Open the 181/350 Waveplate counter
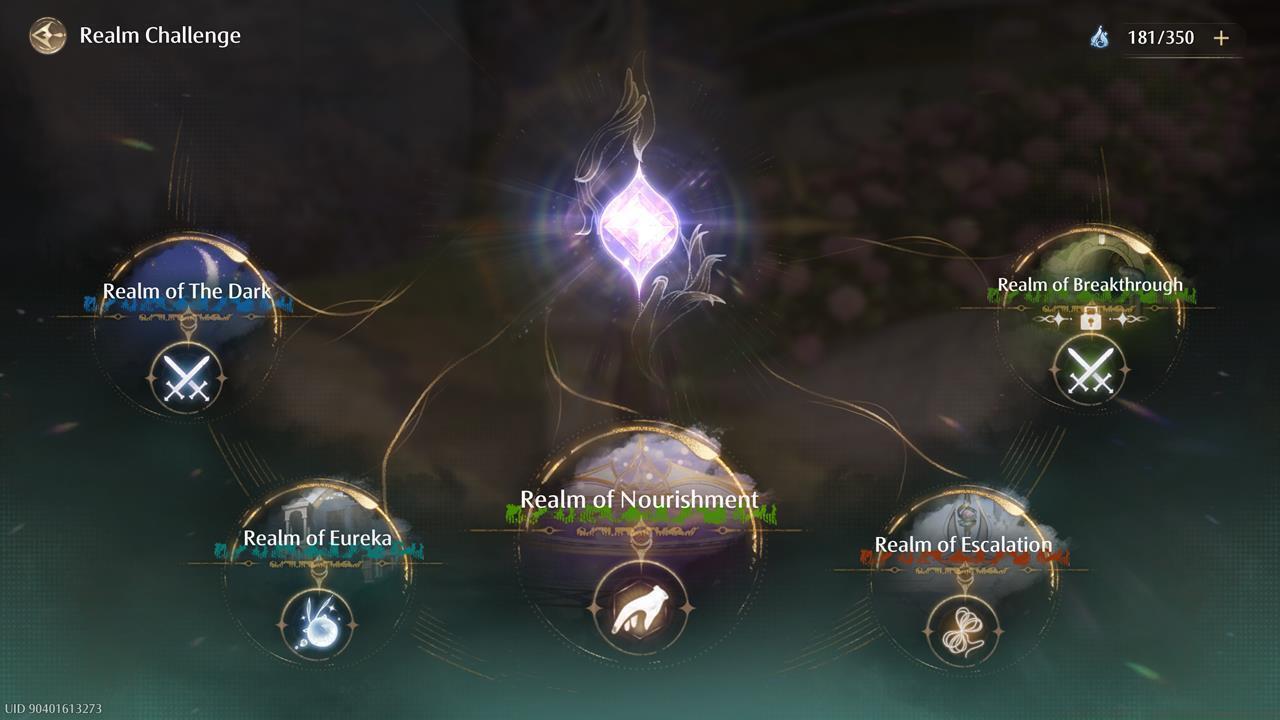Image resolution: width=1280 pixels, height=720 pixels. pos(1160,38)
